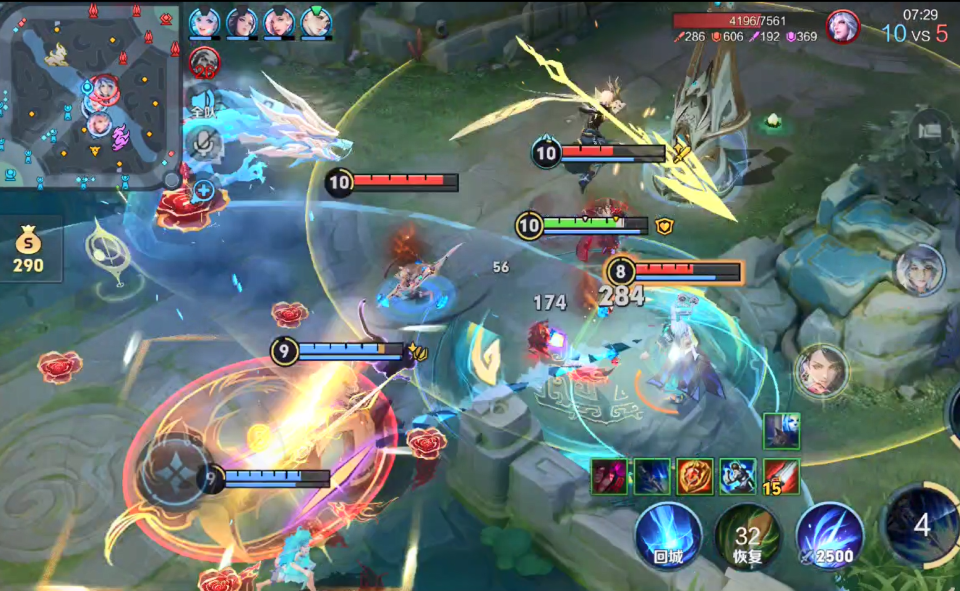Open the shop via the gold coin button
The width and height of the screenshot is (960, 591).
28,250
